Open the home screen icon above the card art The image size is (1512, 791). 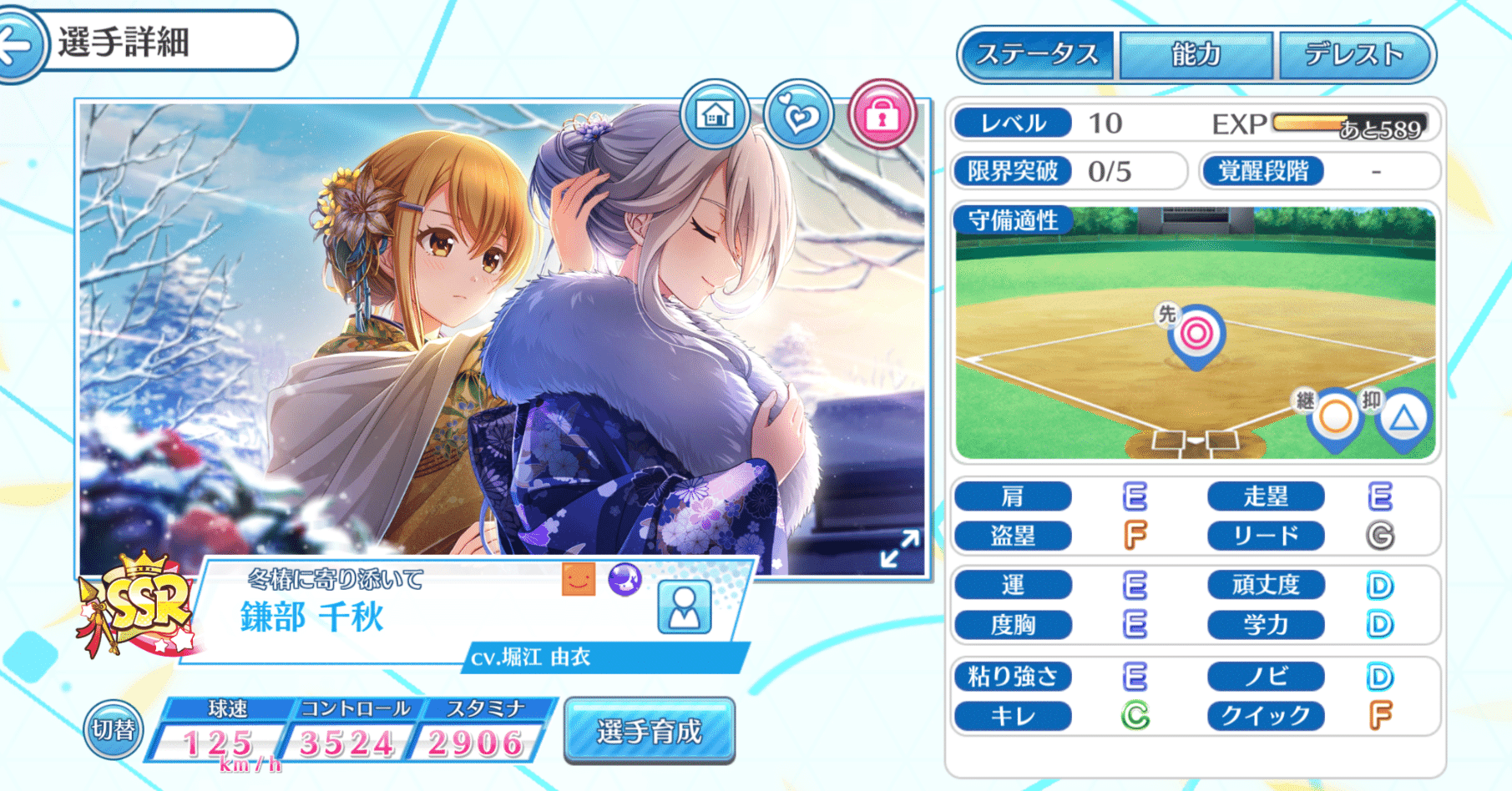[x=714, y=115]
